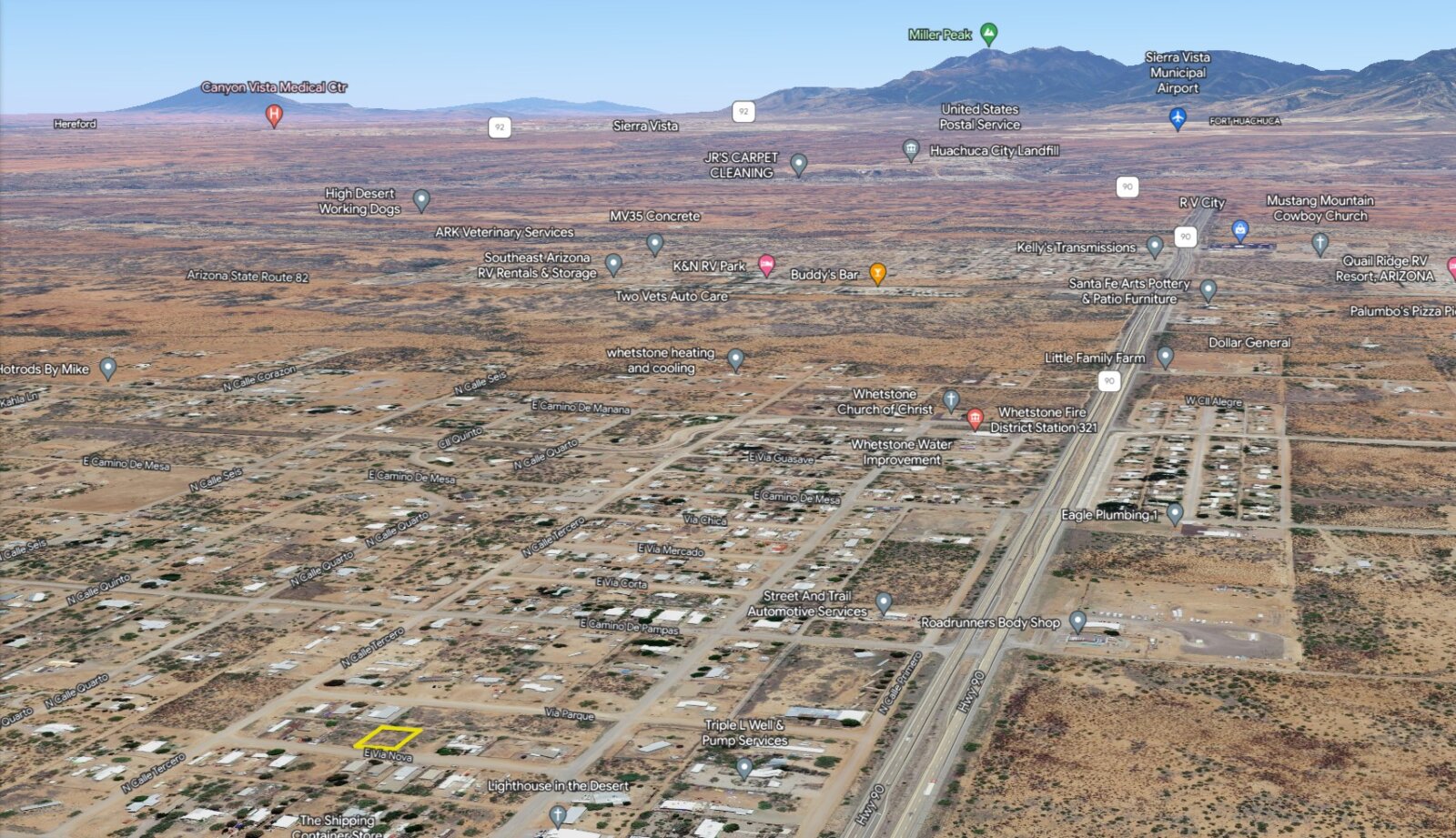Click the K&N RV Park lodging pin
1456x838 pixels.
tap(766, 265)
